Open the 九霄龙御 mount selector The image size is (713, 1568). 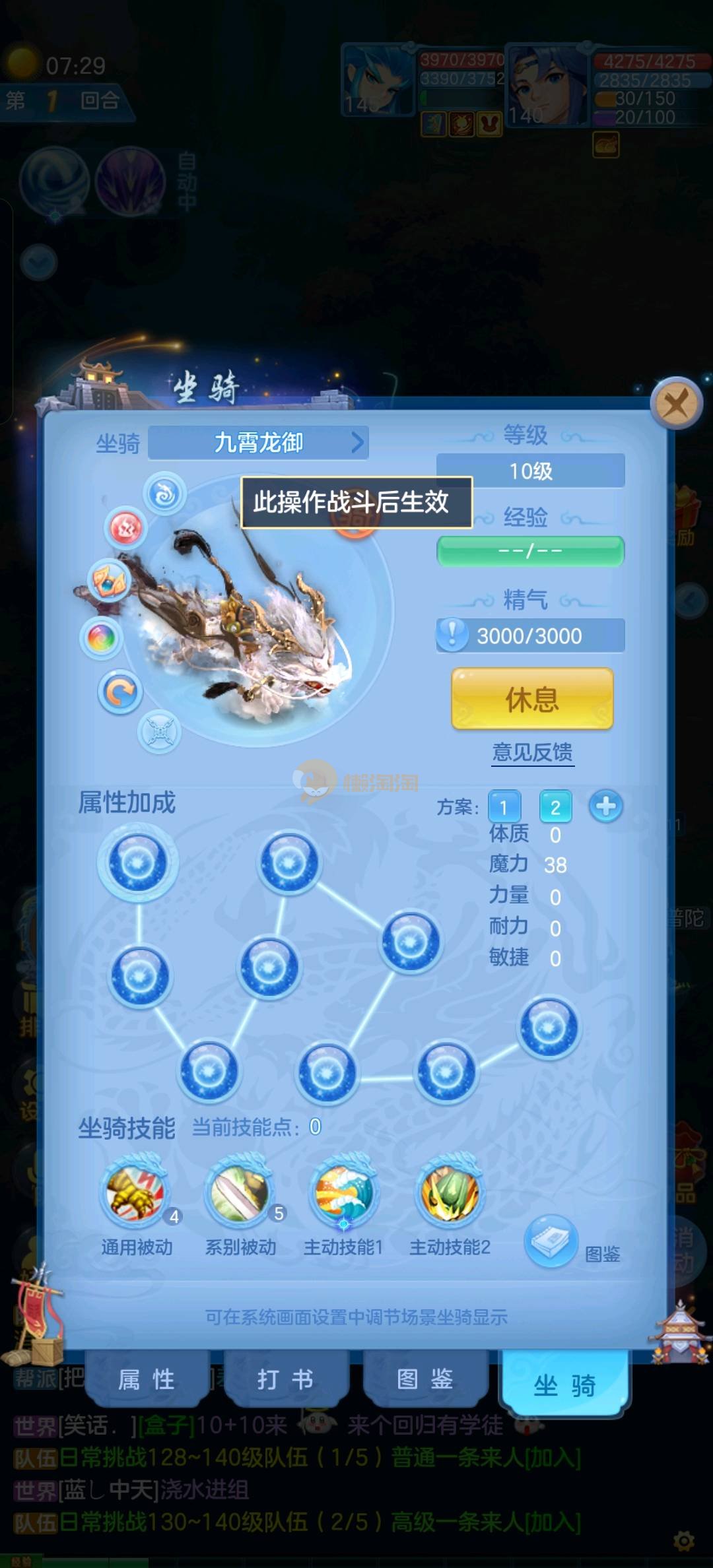tap(259, 443)
